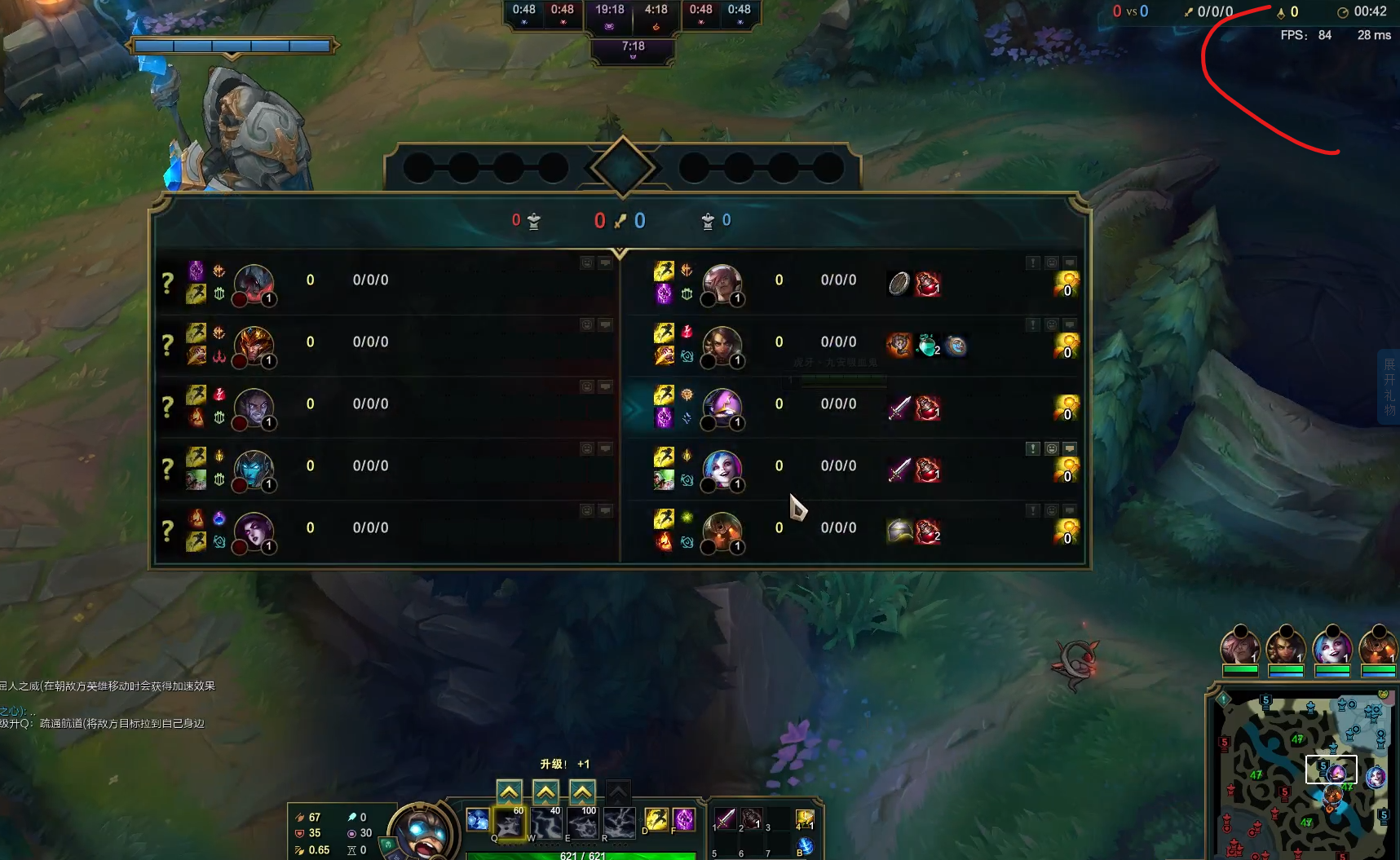Click the level-up arrow above W
Viewport: 1400px width, 860px height.
tap(545, 792)
